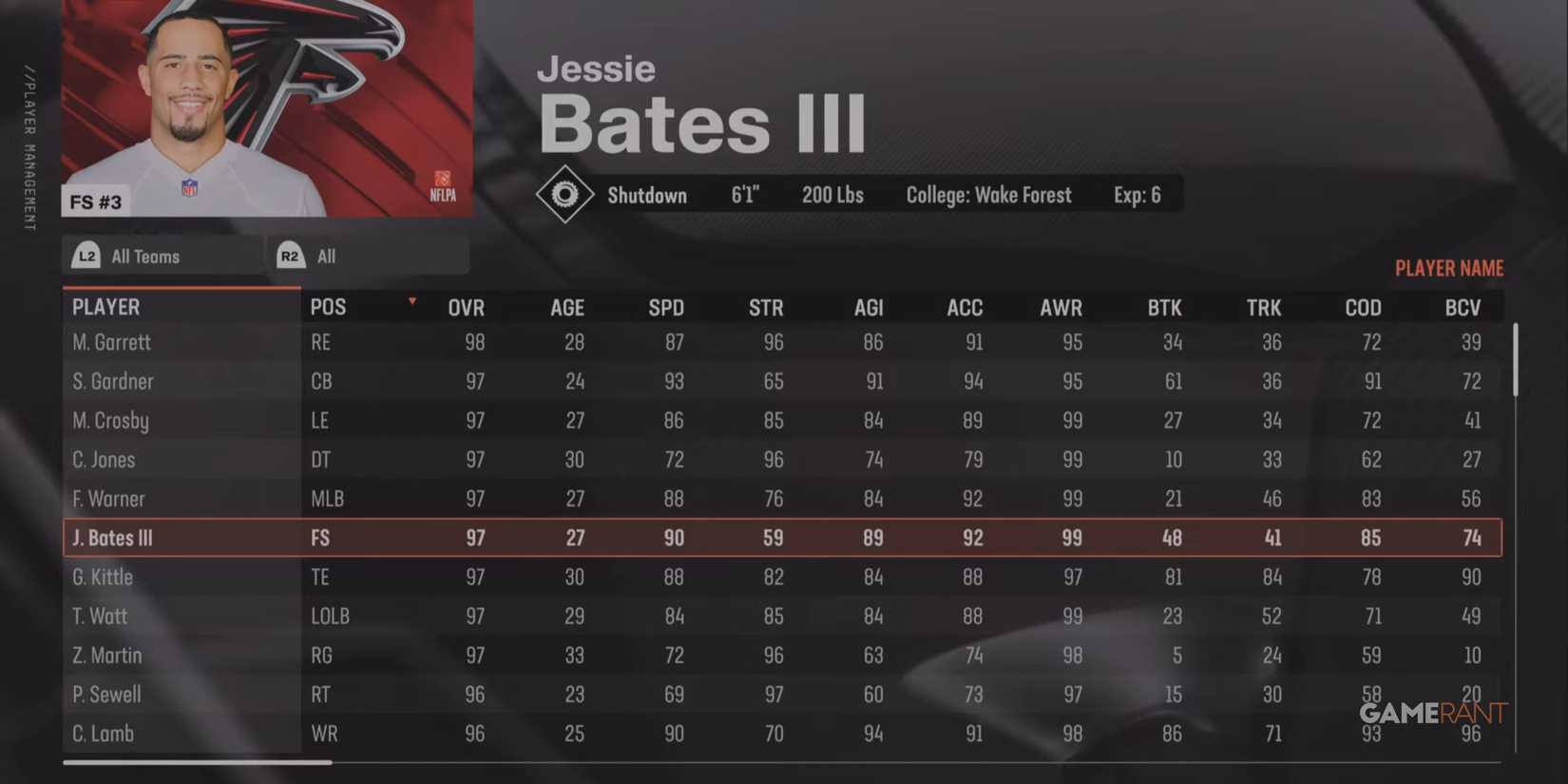Sort players by the OVR column
This screenshot has height=784, width=1568.
click(466, 306)
